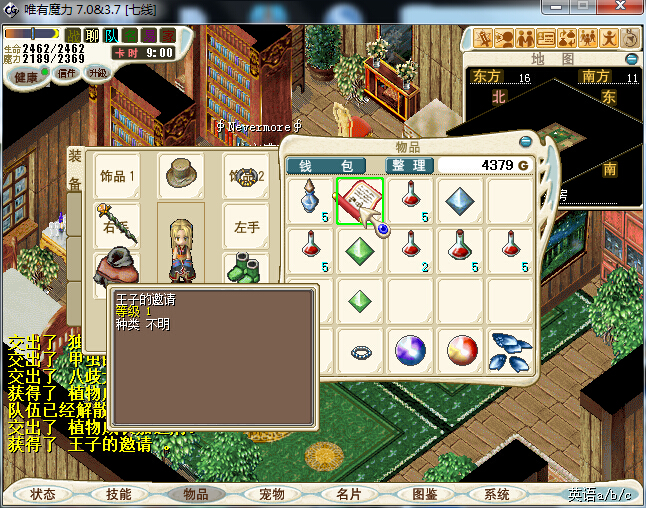Select the silver ring item
Image resolution: width=646 pixels, height=508 pixels.
pyautogui.click(x=360, y=352)
